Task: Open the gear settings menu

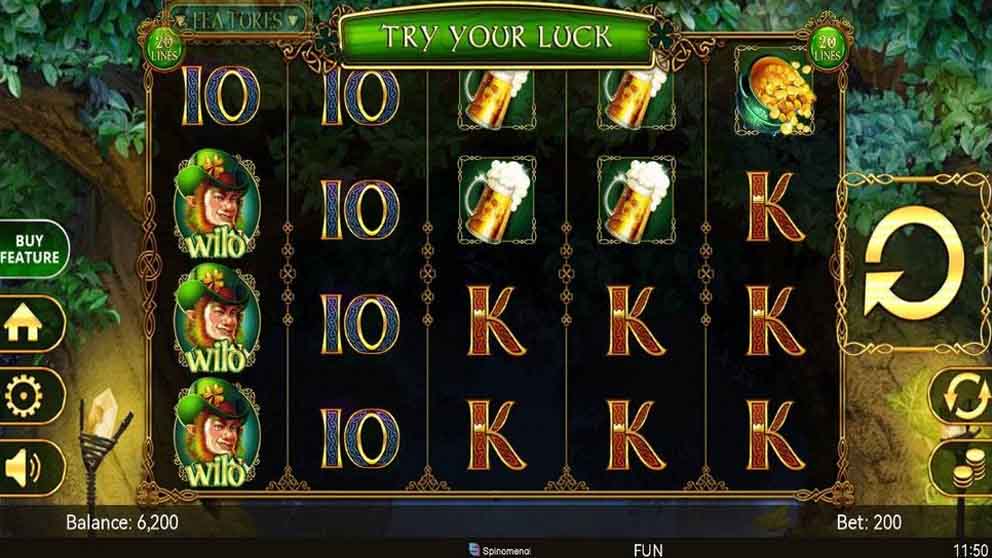Action: click(24, 395)
